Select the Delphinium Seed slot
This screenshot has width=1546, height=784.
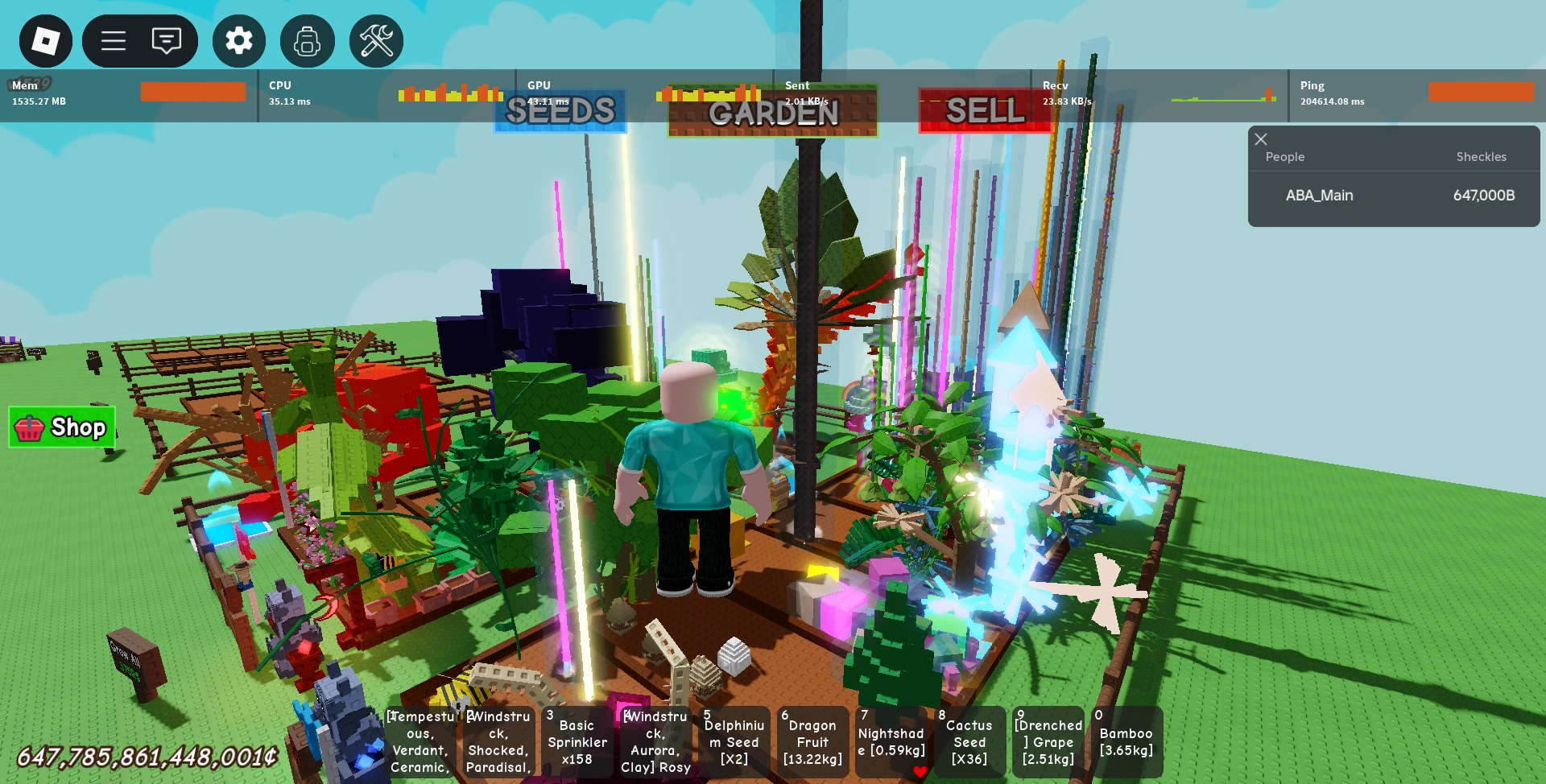point(734,741)
